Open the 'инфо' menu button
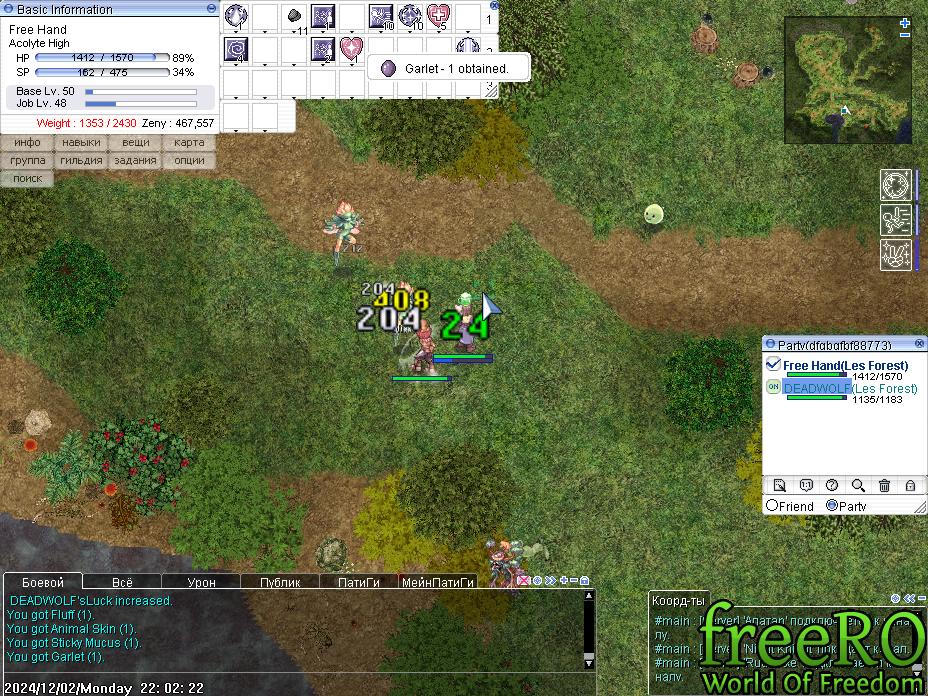This screenshot has height=696, width=928. pyautogui.click(x=27, y=143)
